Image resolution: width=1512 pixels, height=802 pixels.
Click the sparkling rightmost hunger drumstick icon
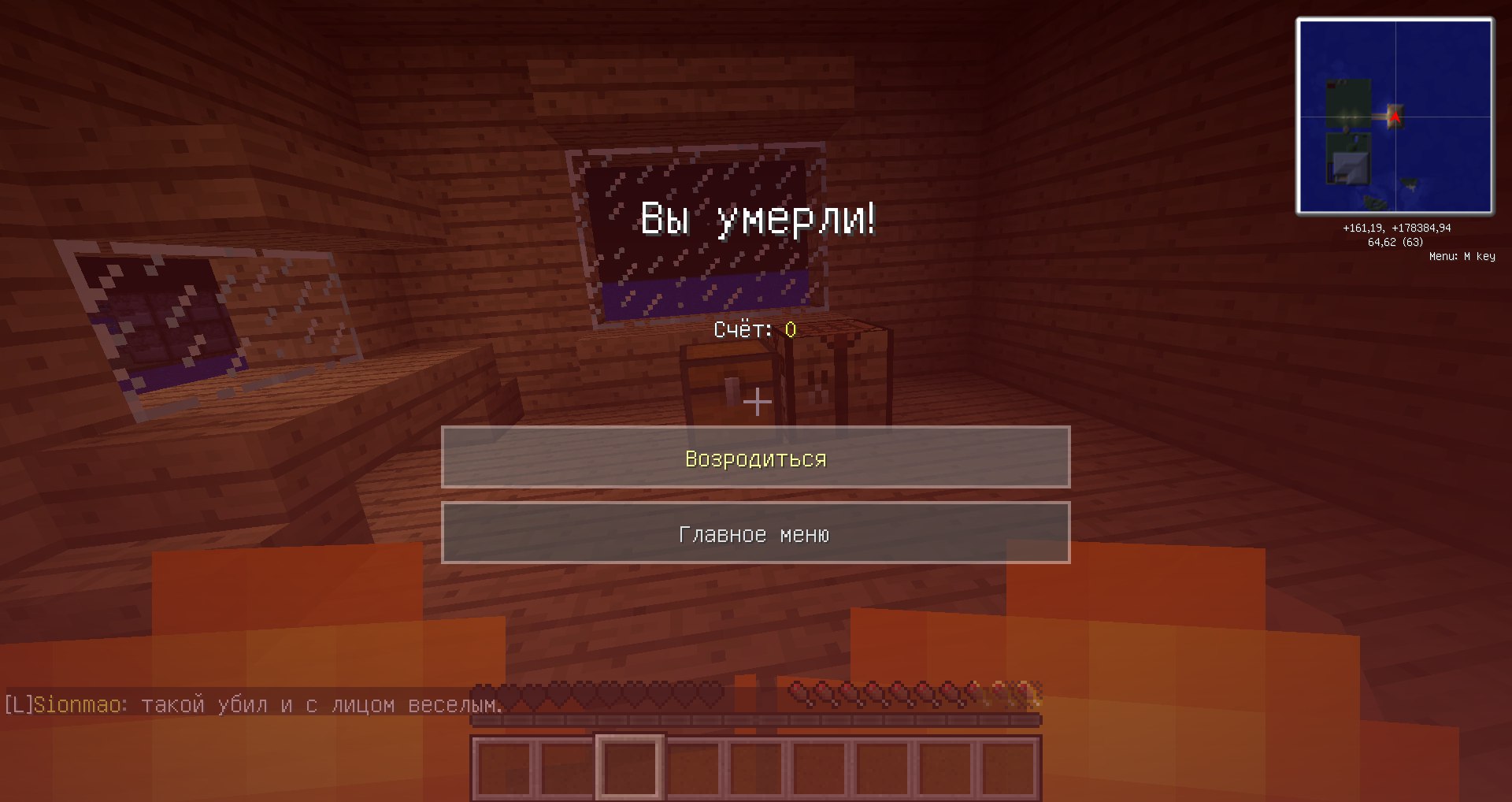1028,690
